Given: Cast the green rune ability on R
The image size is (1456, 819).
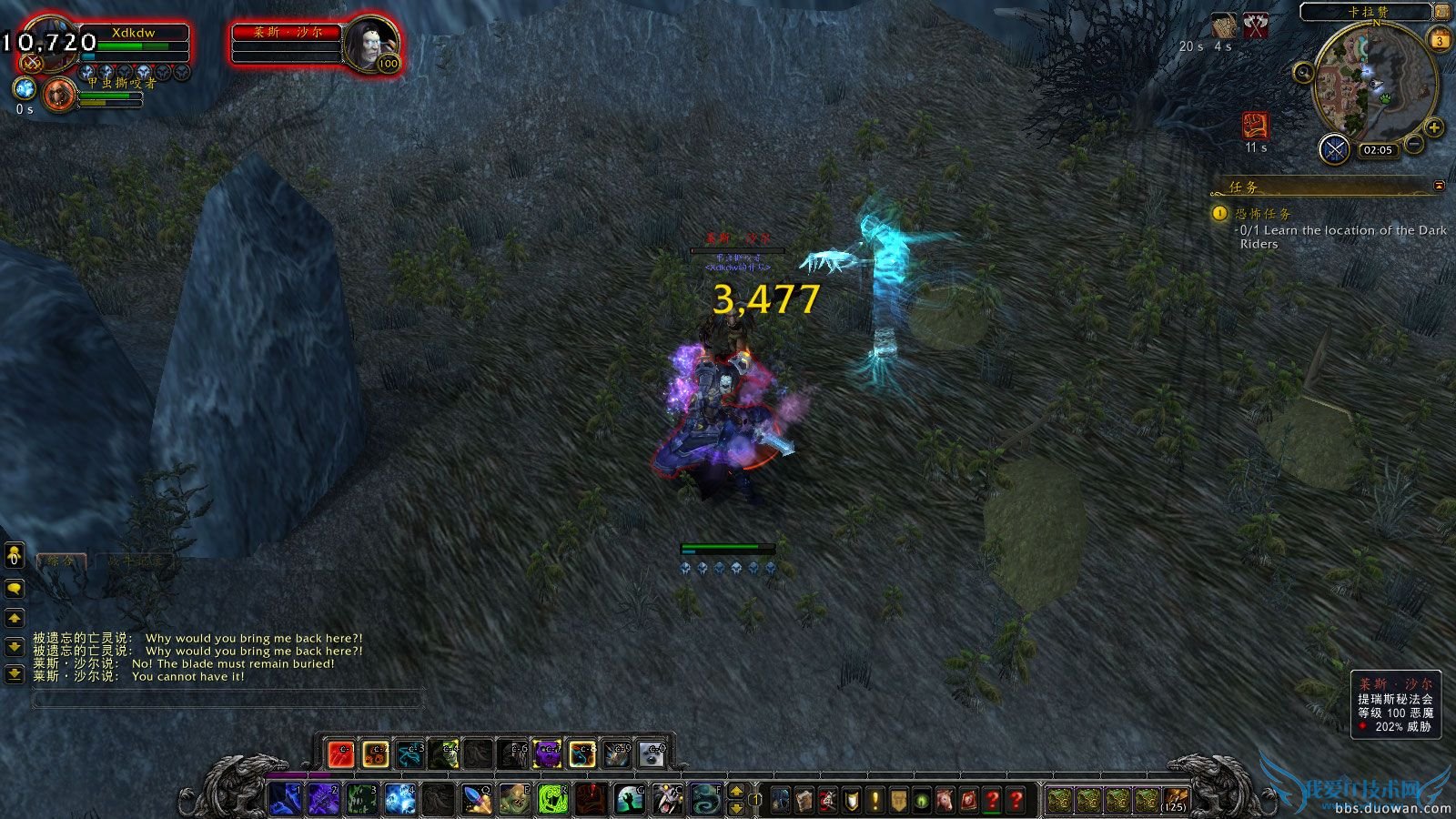Looking at the screenshot, I should pyautogui.click(x=552, y=799).
